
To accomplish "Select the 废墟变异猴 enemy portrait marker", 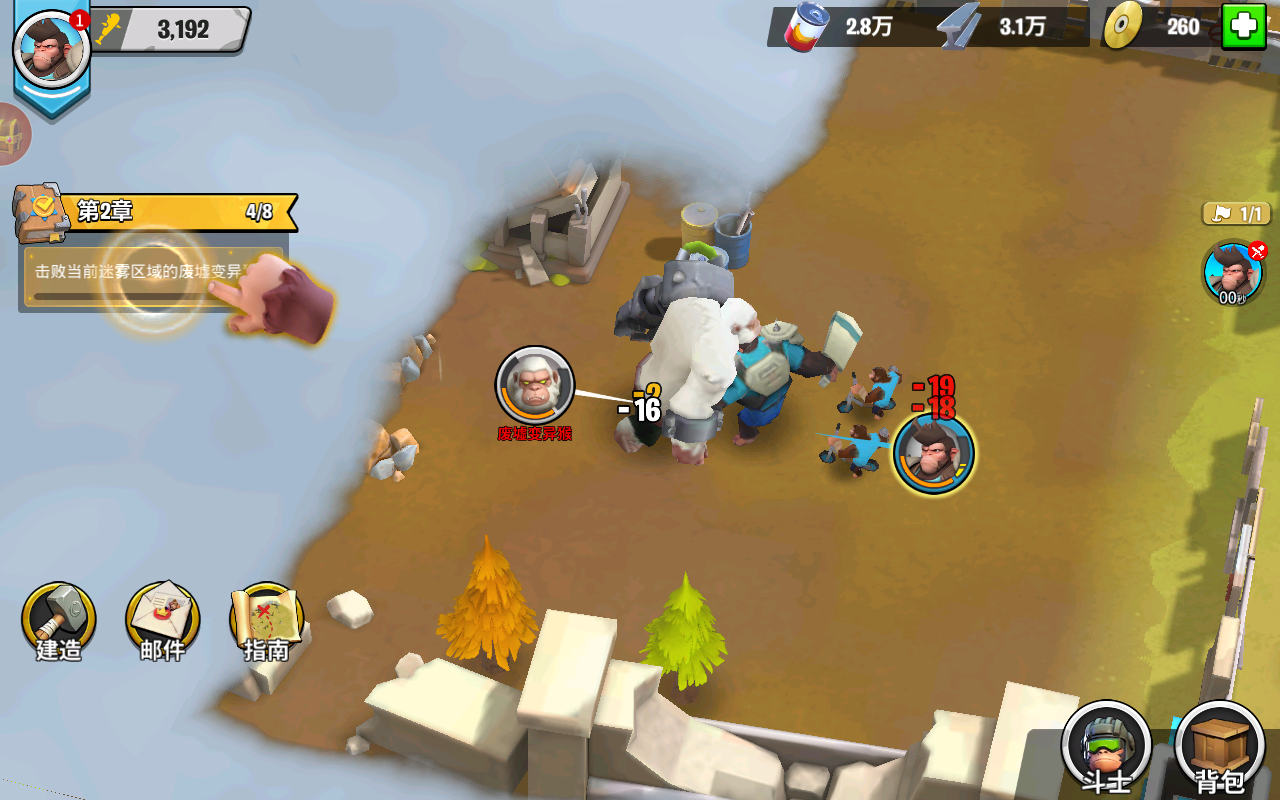I will (535, 386).
